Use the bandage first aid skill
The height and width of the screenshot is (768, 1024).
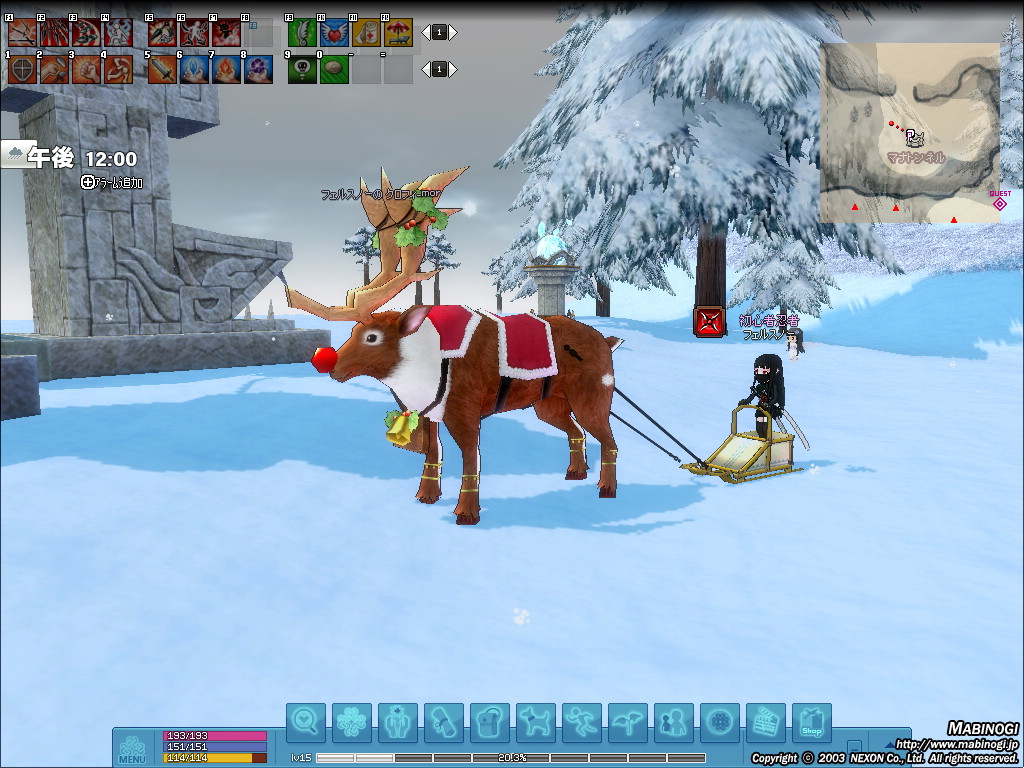tap(366, 33)
